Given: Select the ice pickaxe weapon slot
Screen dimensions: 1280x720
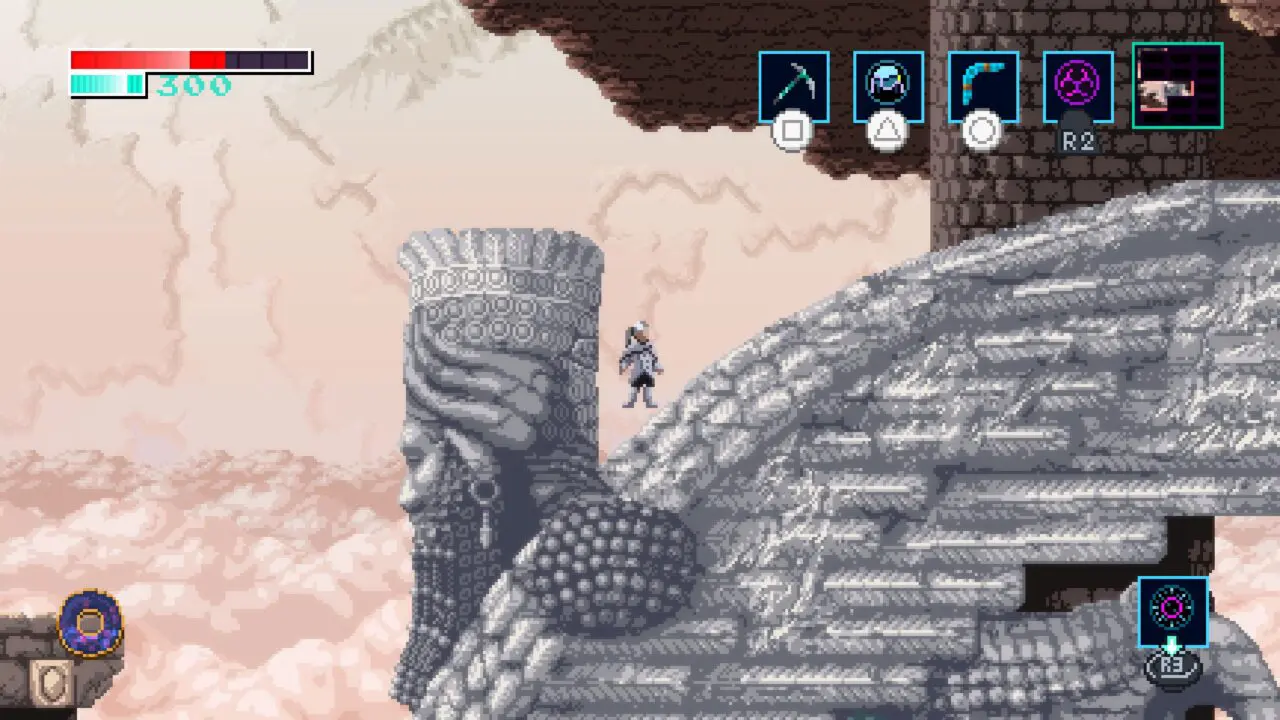Looking at the screenshot, I should 793,87.
